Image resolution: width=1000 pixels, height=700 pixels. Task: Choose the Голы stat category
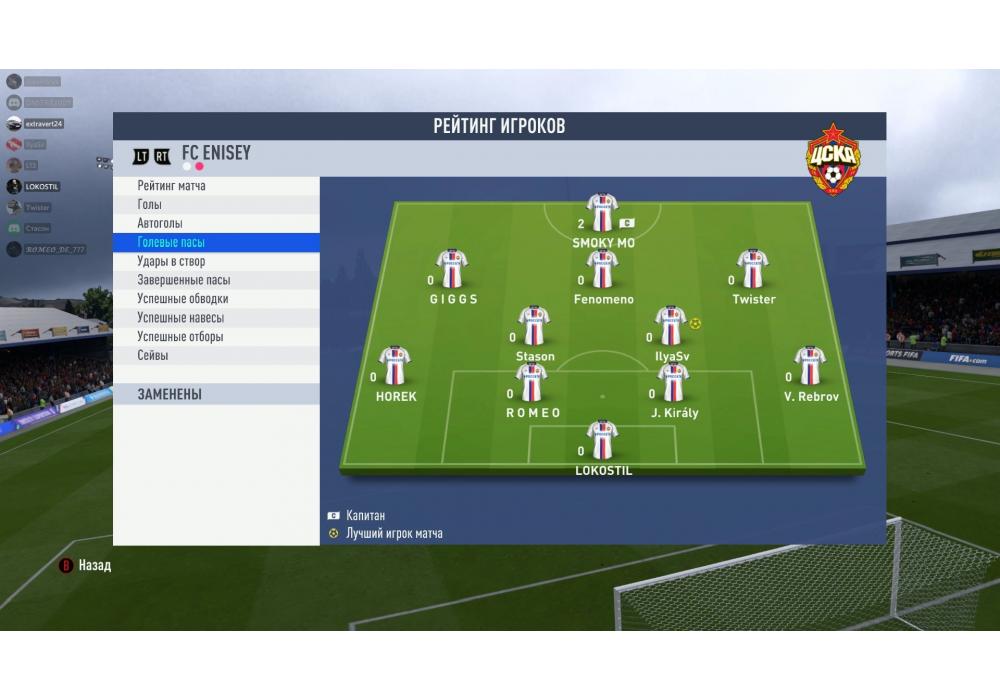150,205
